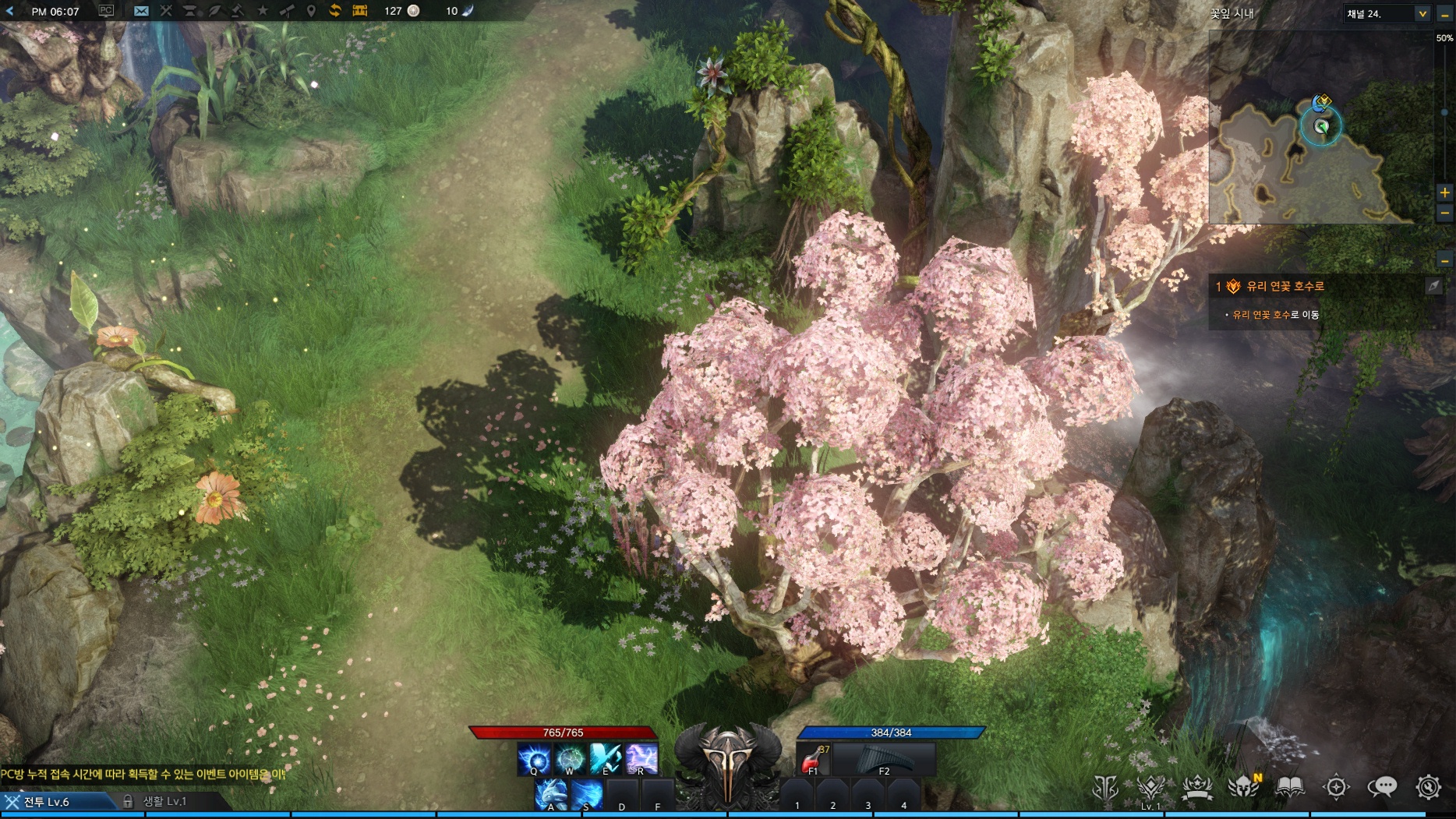Viewport: 1456px width, 819px height.
Task: Activate the blue orb Q skill
Action: point(534,758)
